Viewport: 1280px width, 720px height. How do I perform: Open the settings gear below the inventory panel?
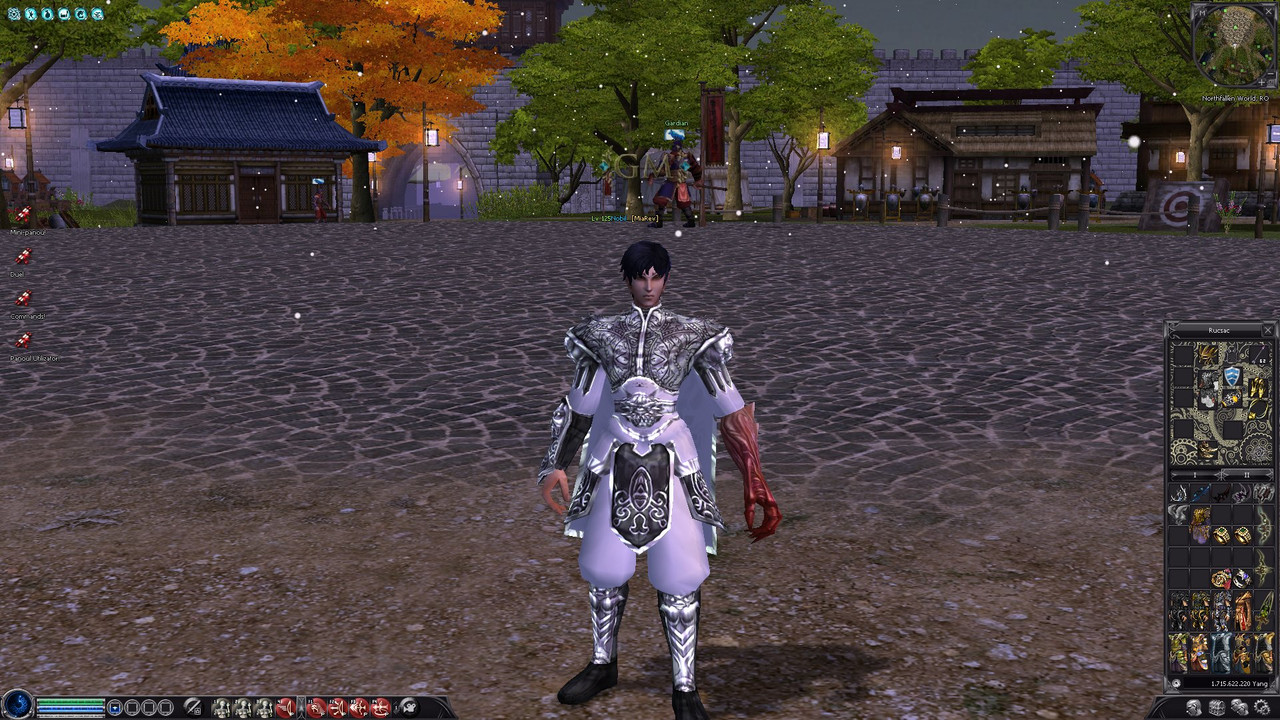[x=1261, y=706]
